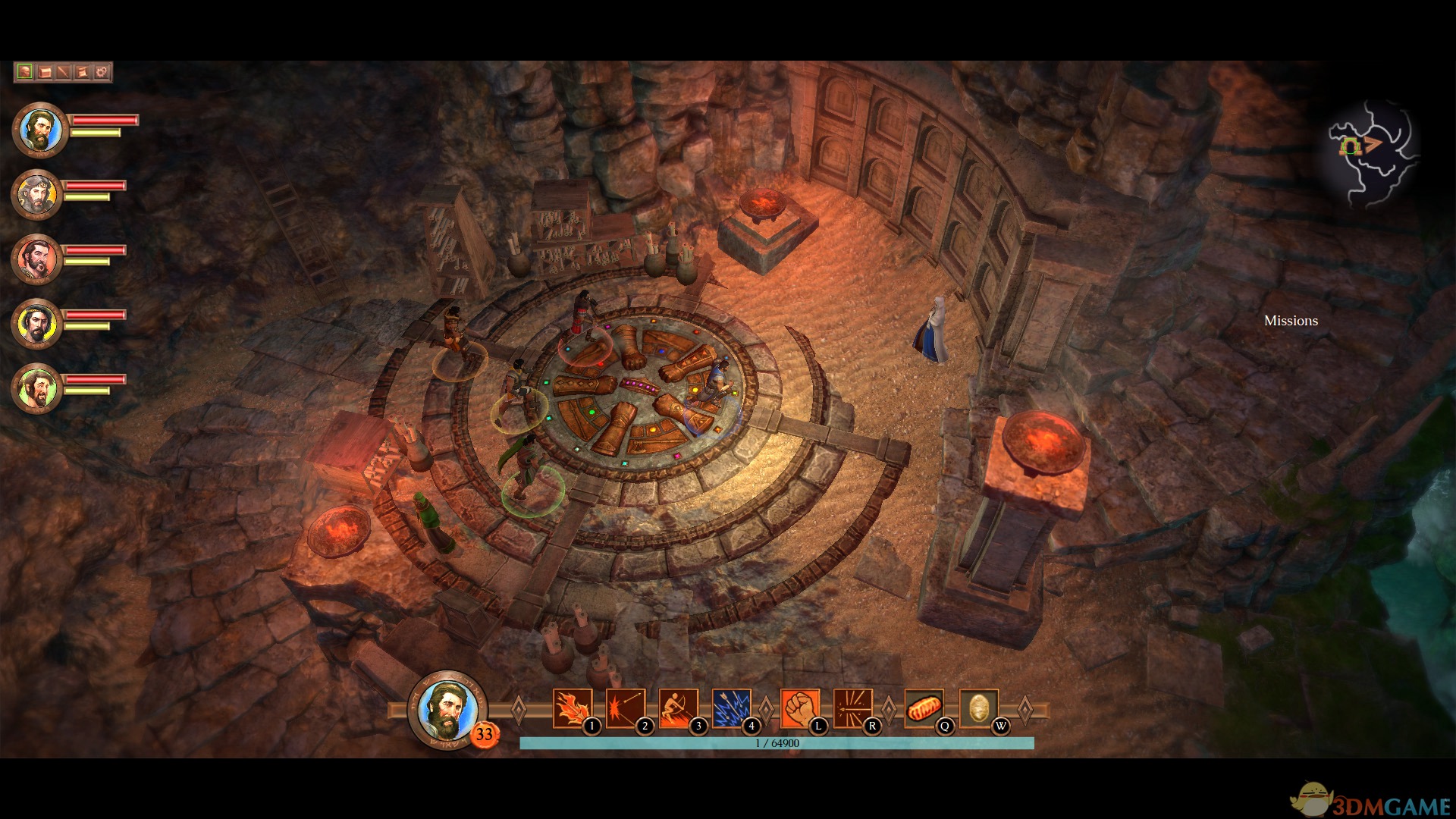Select the party portrait with blue background
This screenshot has height=819, width=1456.
click(40, 130)
